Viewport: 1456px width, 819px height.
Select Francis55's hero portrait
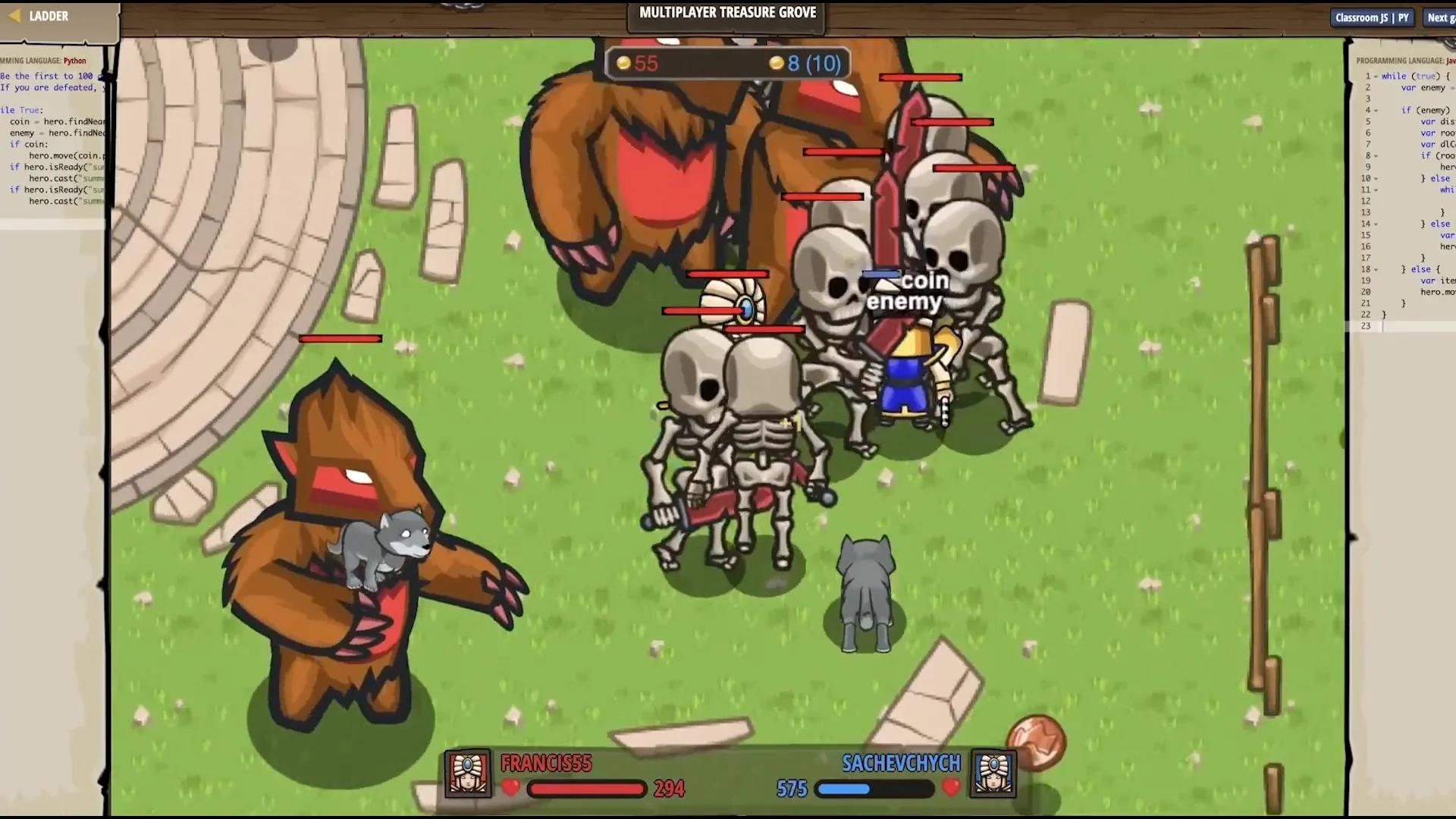click(468, 773)
